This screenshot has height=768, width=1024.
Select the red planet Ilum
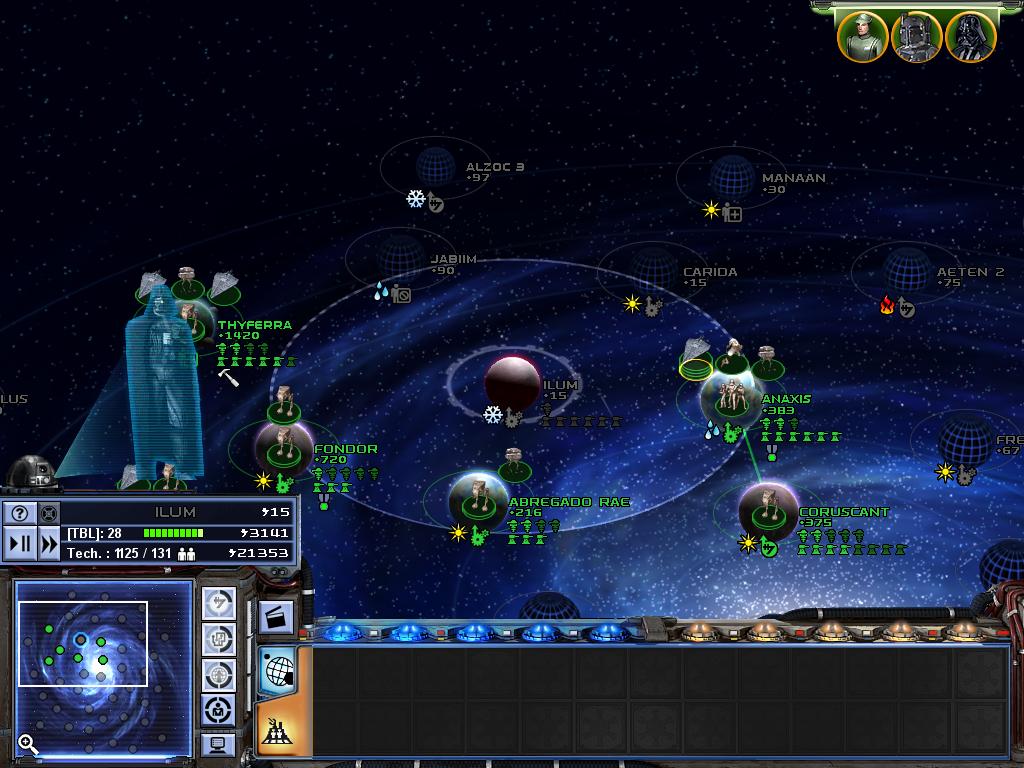coord(512,382)
